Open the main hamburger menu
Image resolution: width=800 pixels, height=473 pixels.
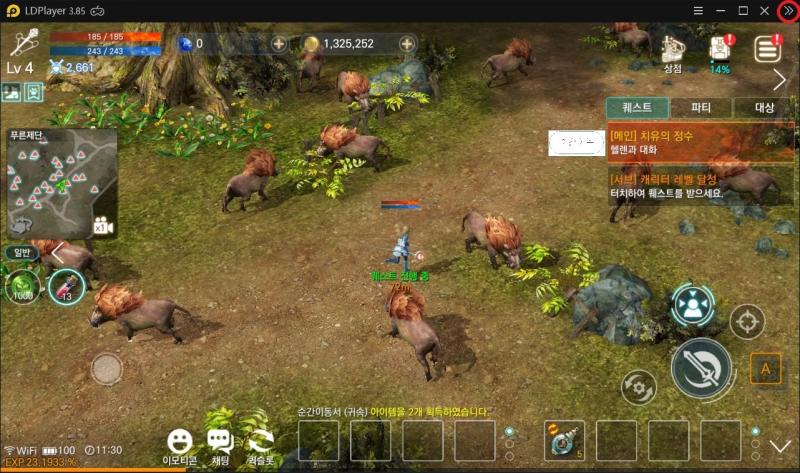point(768,48)
